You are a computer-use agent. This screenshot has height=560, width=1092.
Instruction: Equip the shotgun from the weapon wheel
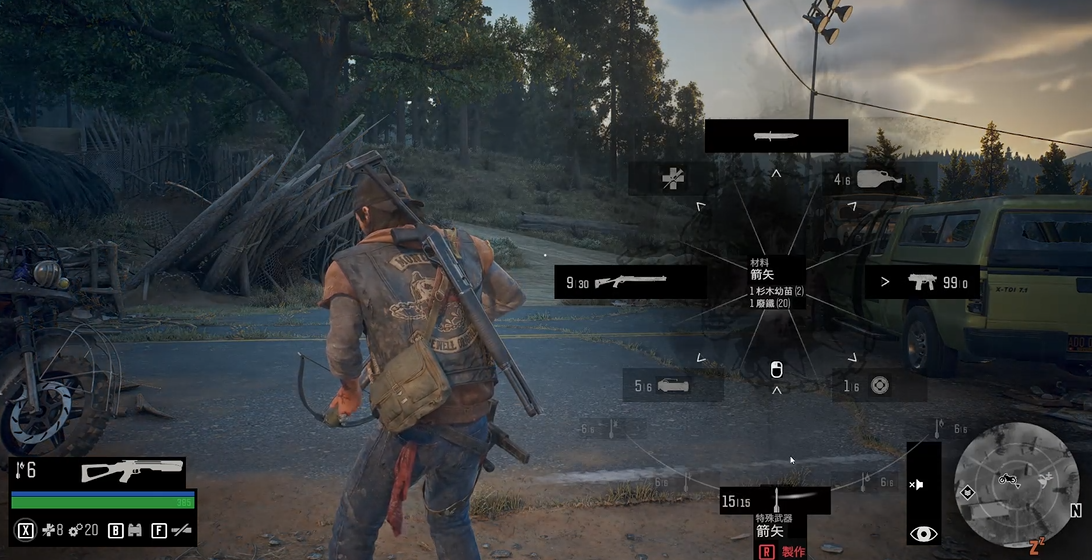[630, 282]
